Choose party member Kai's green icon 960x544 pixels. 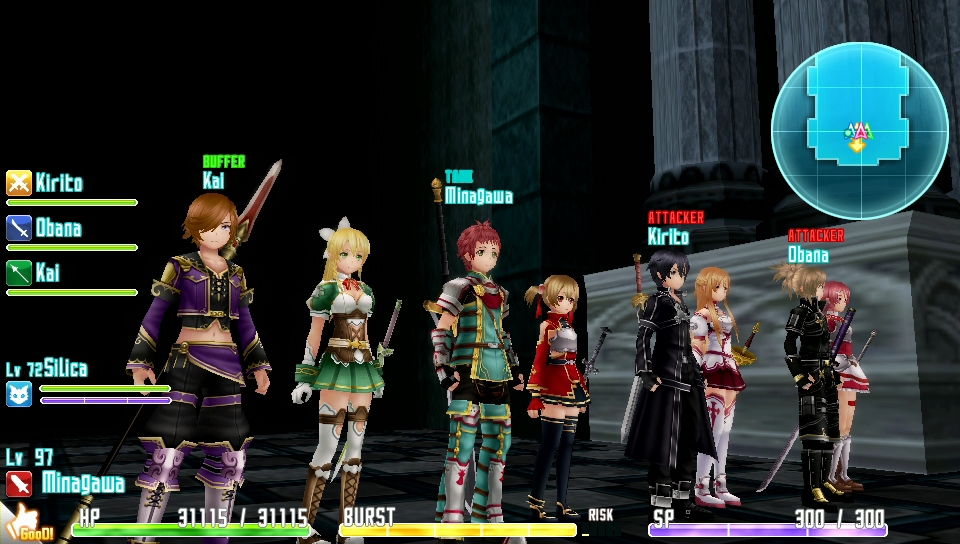click(19, 273)
